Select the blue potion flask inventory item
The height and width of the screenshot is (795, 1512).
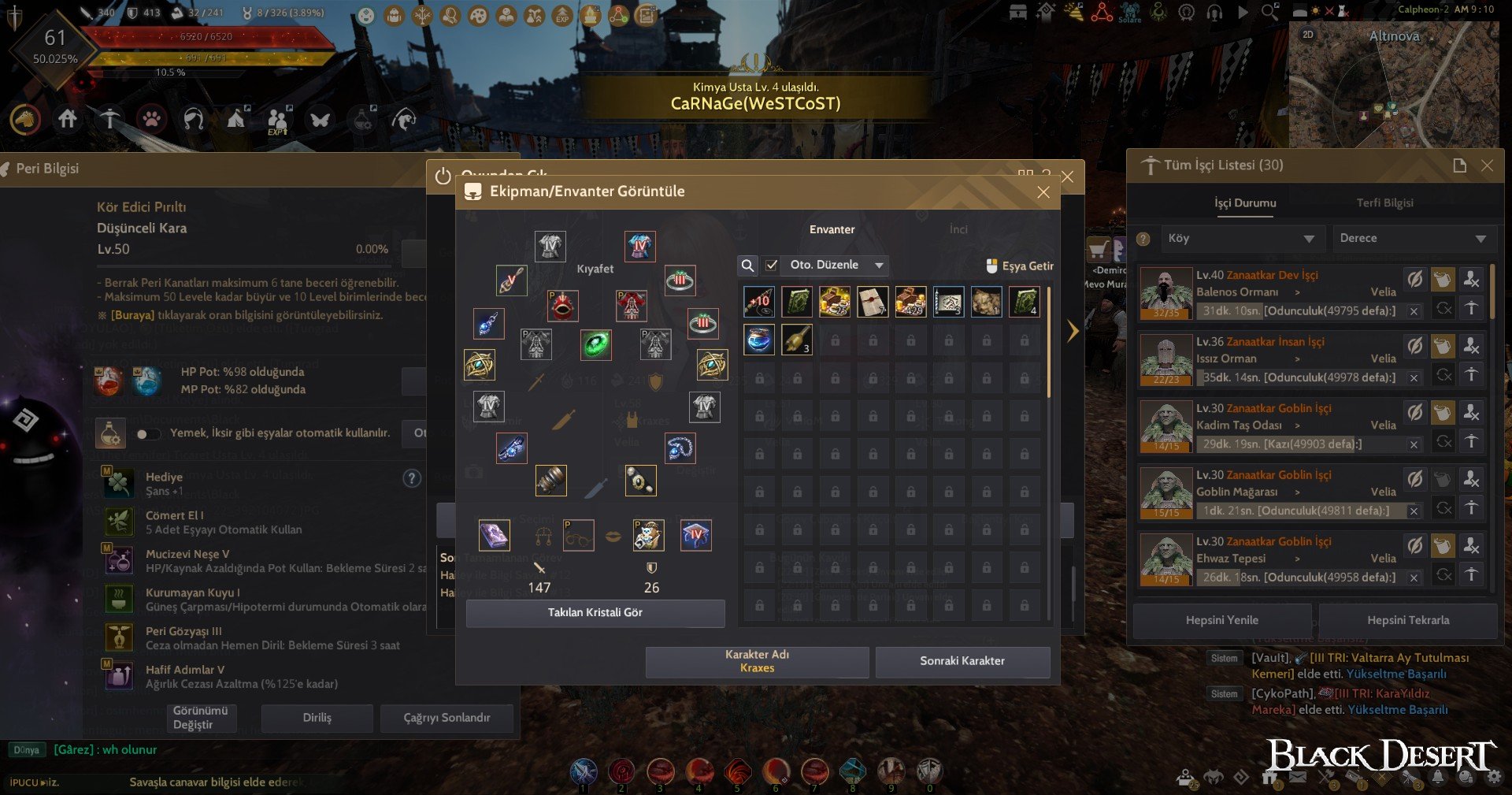coord(759,340)
